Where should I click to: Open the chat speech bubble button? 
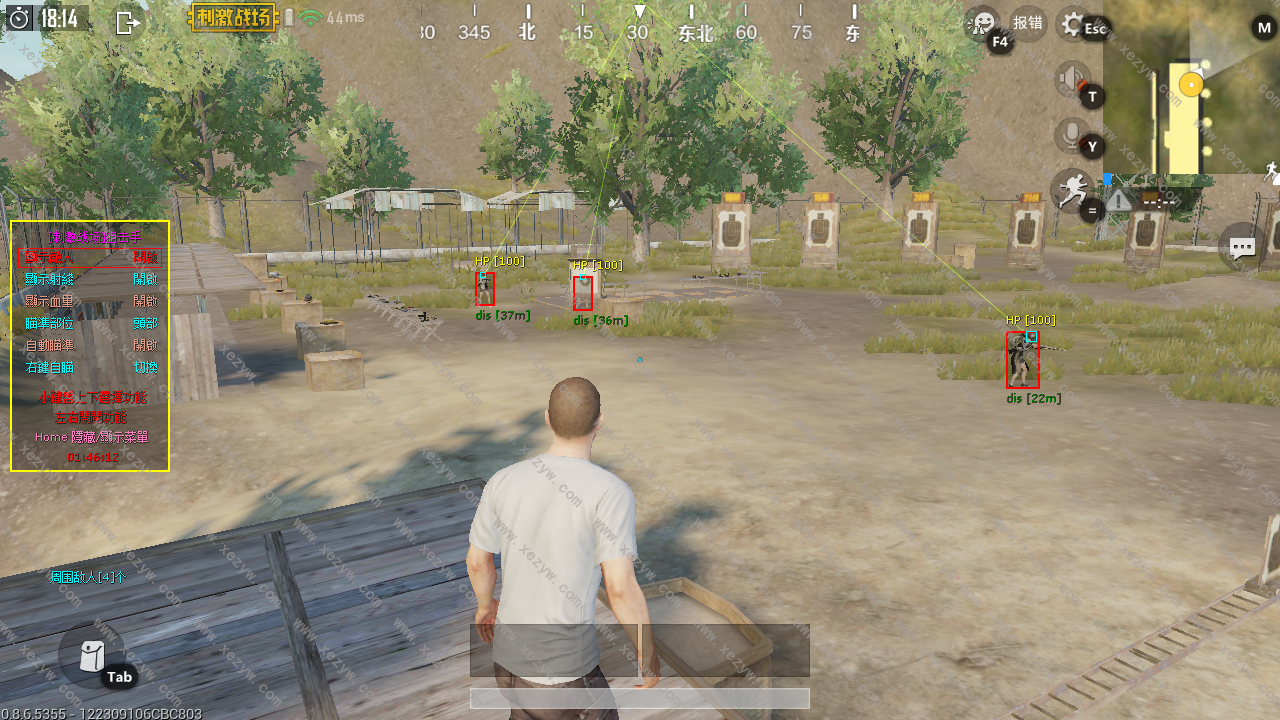pyautogui.click(x=1242, y=247)
